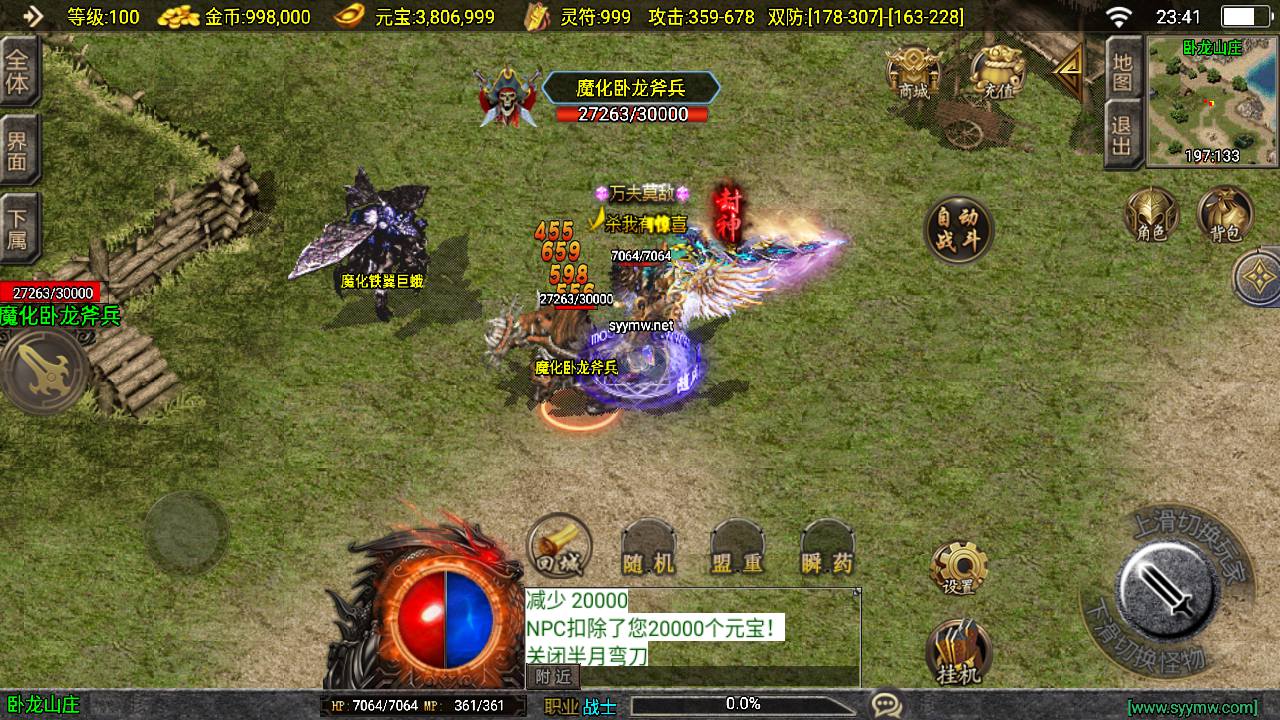
Task: Open the 角色 character sheet
Action: pos(1151,215)
